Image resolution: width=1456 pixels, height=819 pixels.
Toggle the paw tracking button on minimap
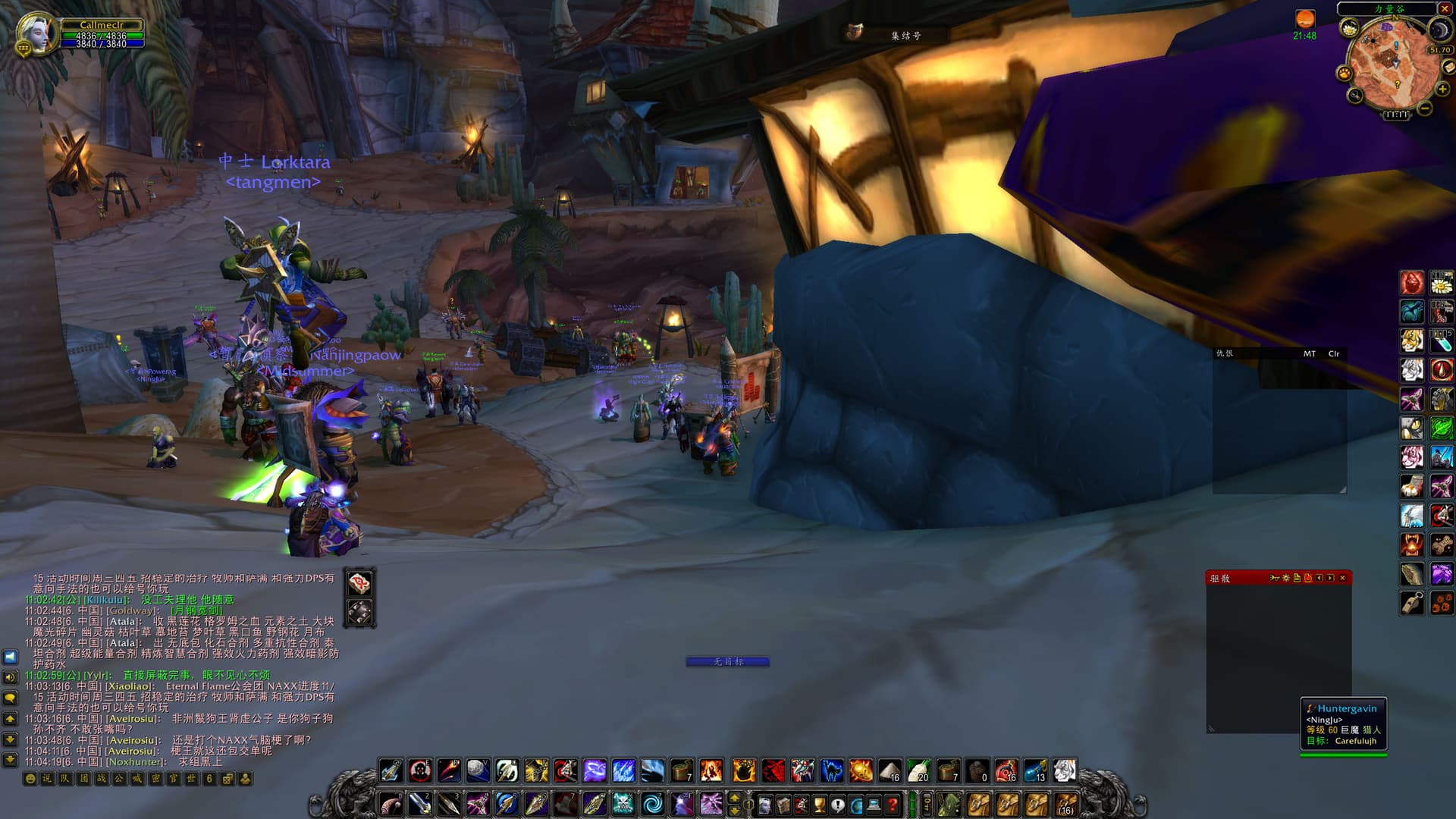point(1345,73)
